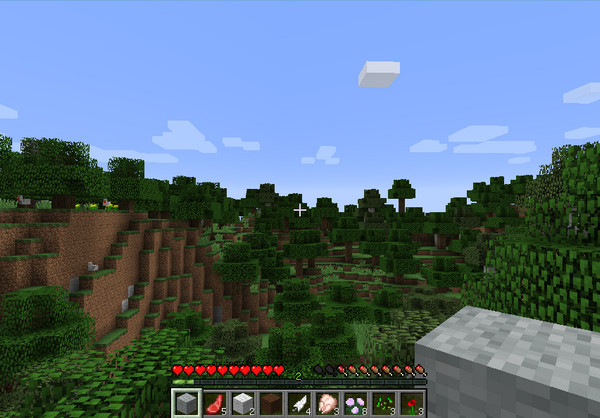Select the raw beef hotbar slot

pos(213,404)
